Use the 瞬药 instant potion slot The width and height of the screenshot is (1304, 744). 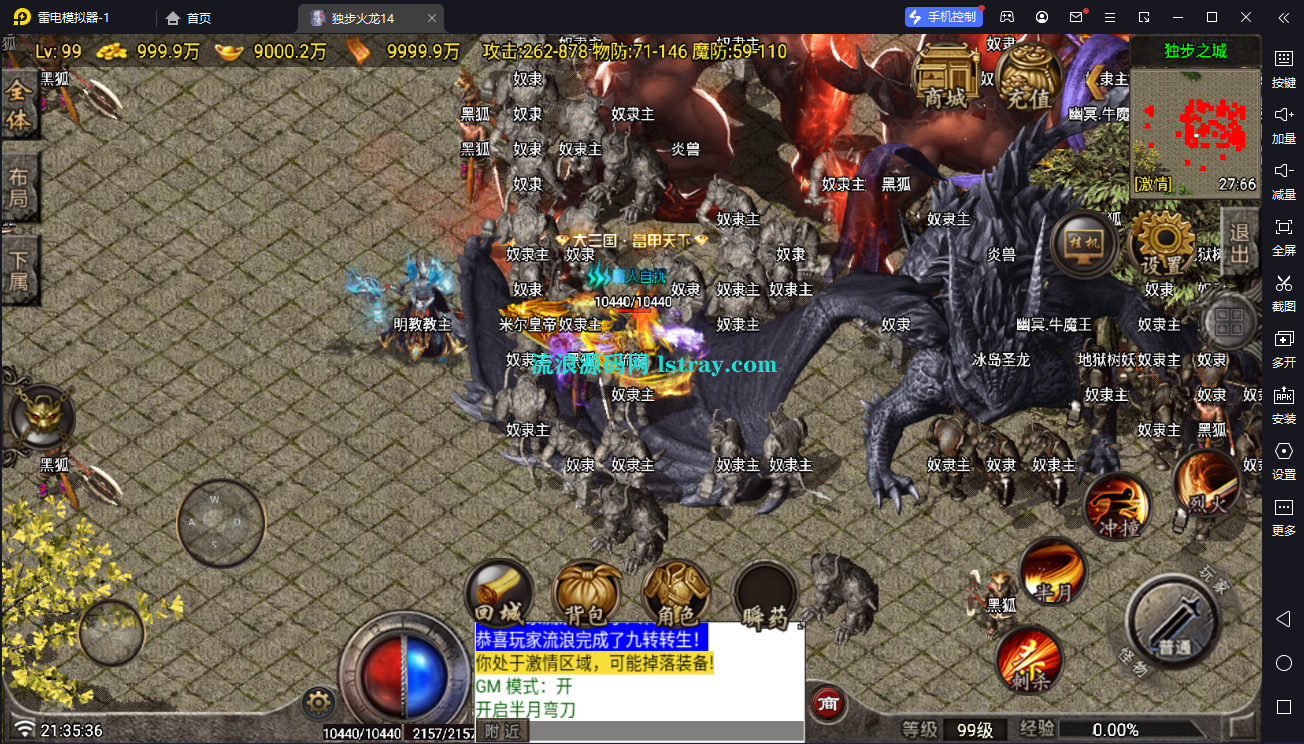pyautogui.click(x=766, y=596)
